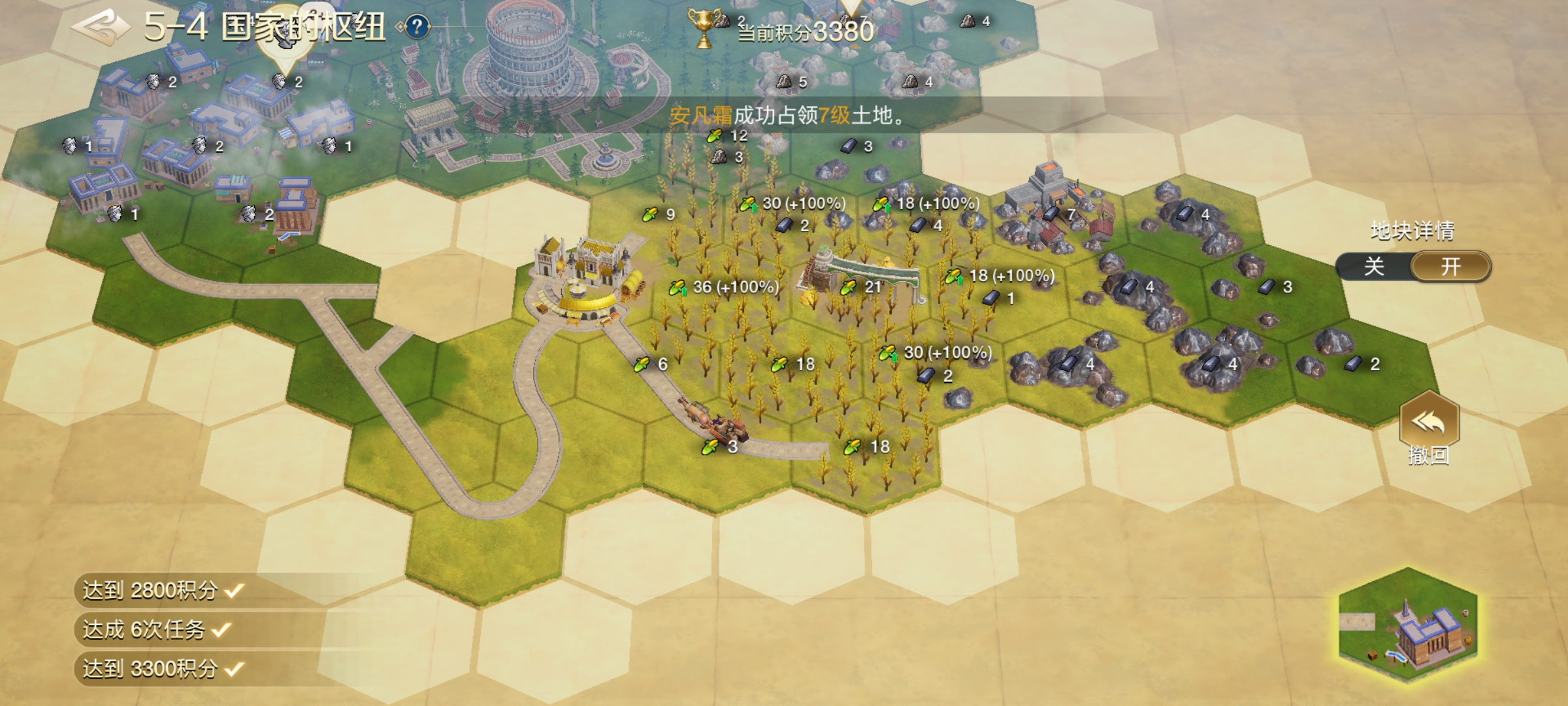Undo last move with 撤回 button
The image size is (1568, 706).
point(1429,426)
